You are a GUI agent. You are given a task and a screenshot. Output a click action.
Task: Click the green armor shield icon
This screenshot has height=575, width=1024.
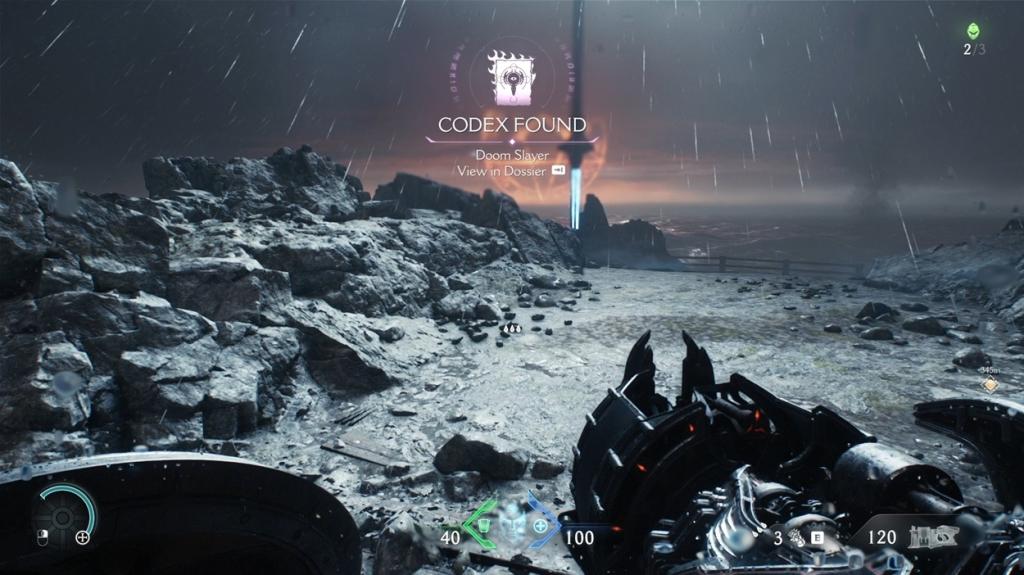483,527
